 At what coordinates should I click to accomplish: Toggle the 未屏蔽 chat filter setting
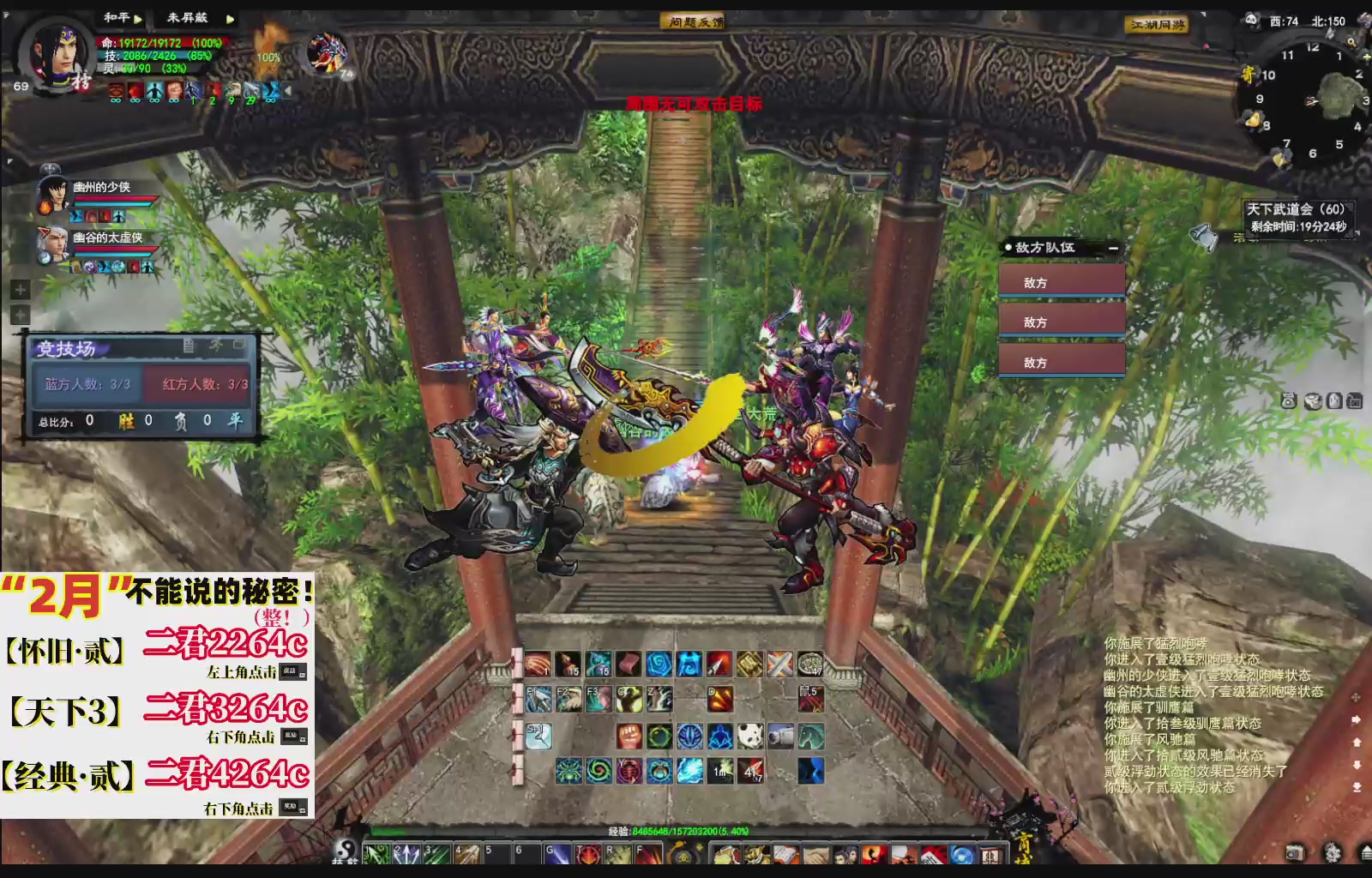[x=188, y=17]
